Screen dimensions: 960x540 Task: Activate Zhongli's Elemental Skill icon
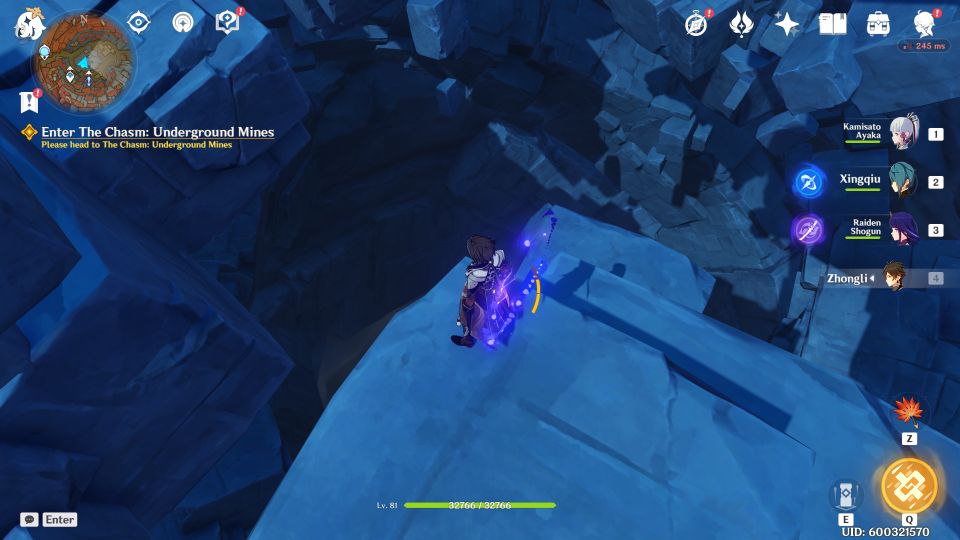coord(846,494)
